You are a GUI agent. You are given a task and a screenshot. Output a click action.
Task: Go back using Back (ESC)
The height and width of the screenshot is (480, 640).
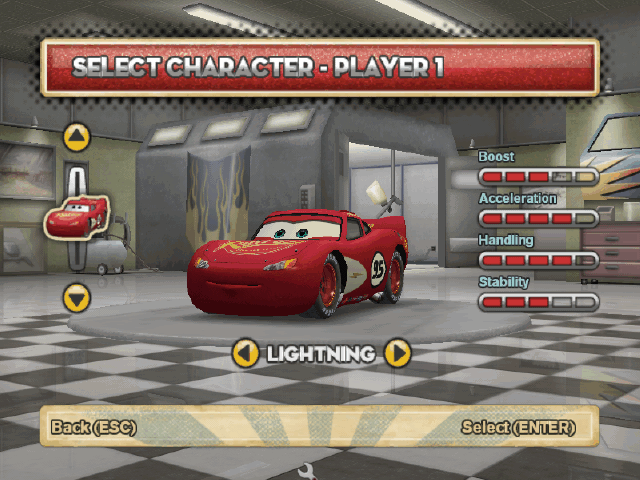(94, 427)
